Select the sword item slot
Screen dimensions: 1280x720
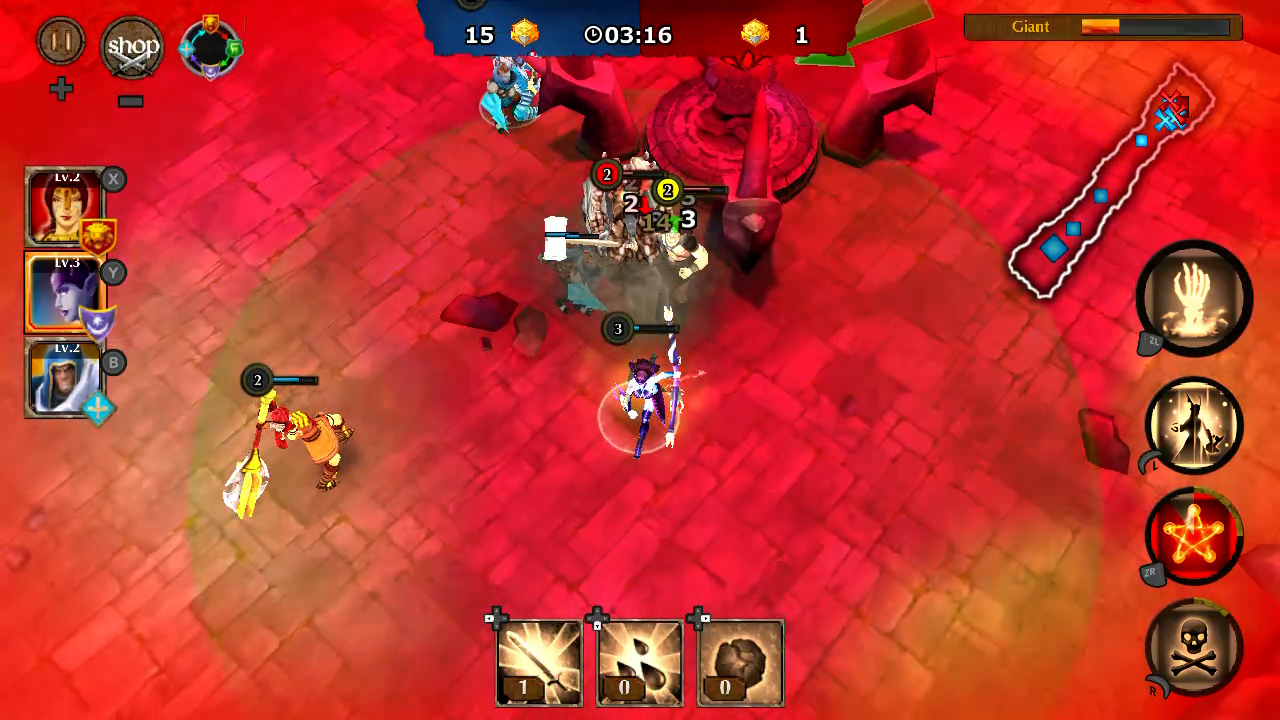click(x=538, y=660)
